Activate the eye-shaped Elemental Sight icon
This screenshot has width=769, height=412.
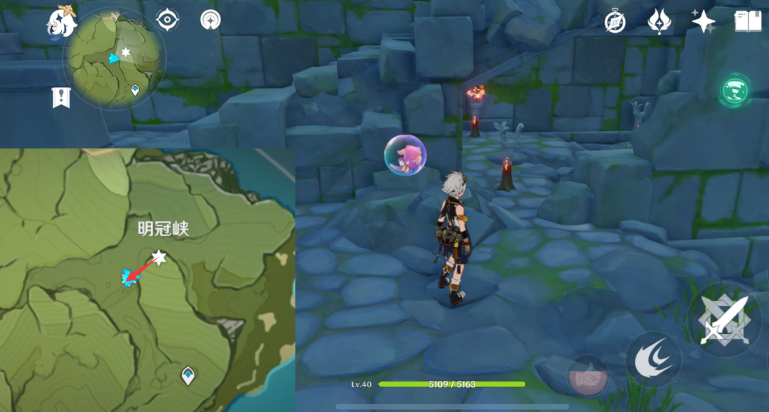pos(168,20)
